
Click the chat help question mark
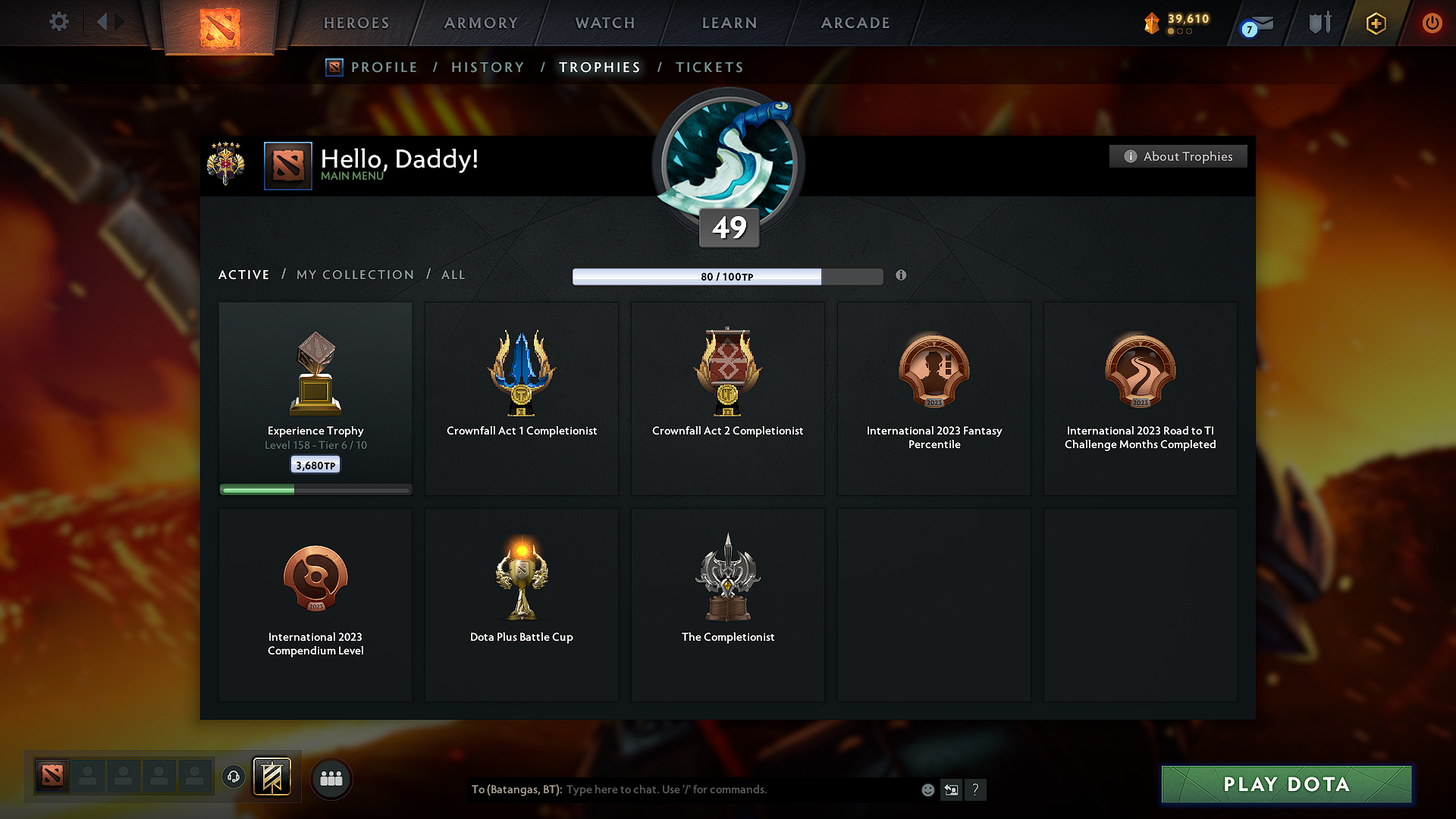(976, 789)
